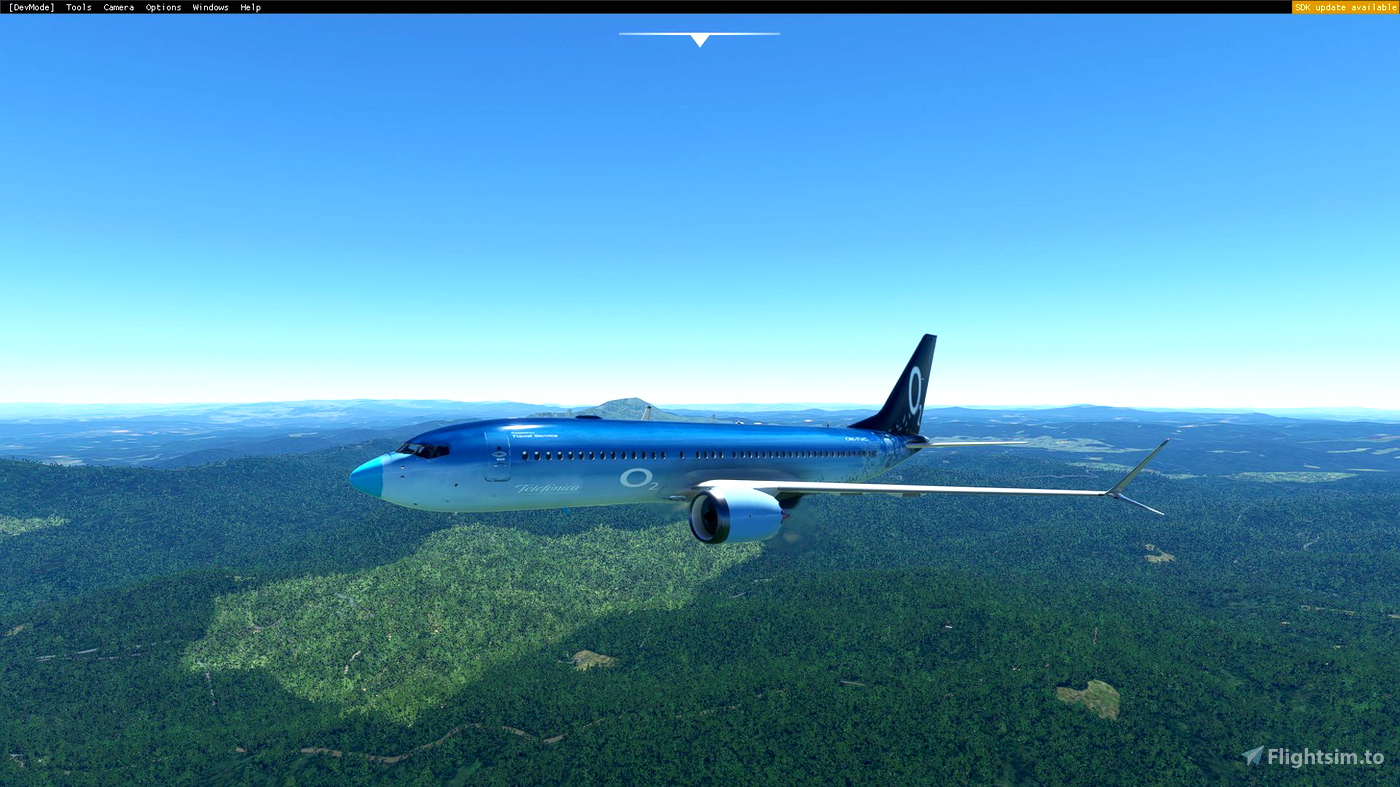The width and height of the screenshot is (1400, 787).
Task: Click the [DevMode] menu item
Action: [30, 6]
